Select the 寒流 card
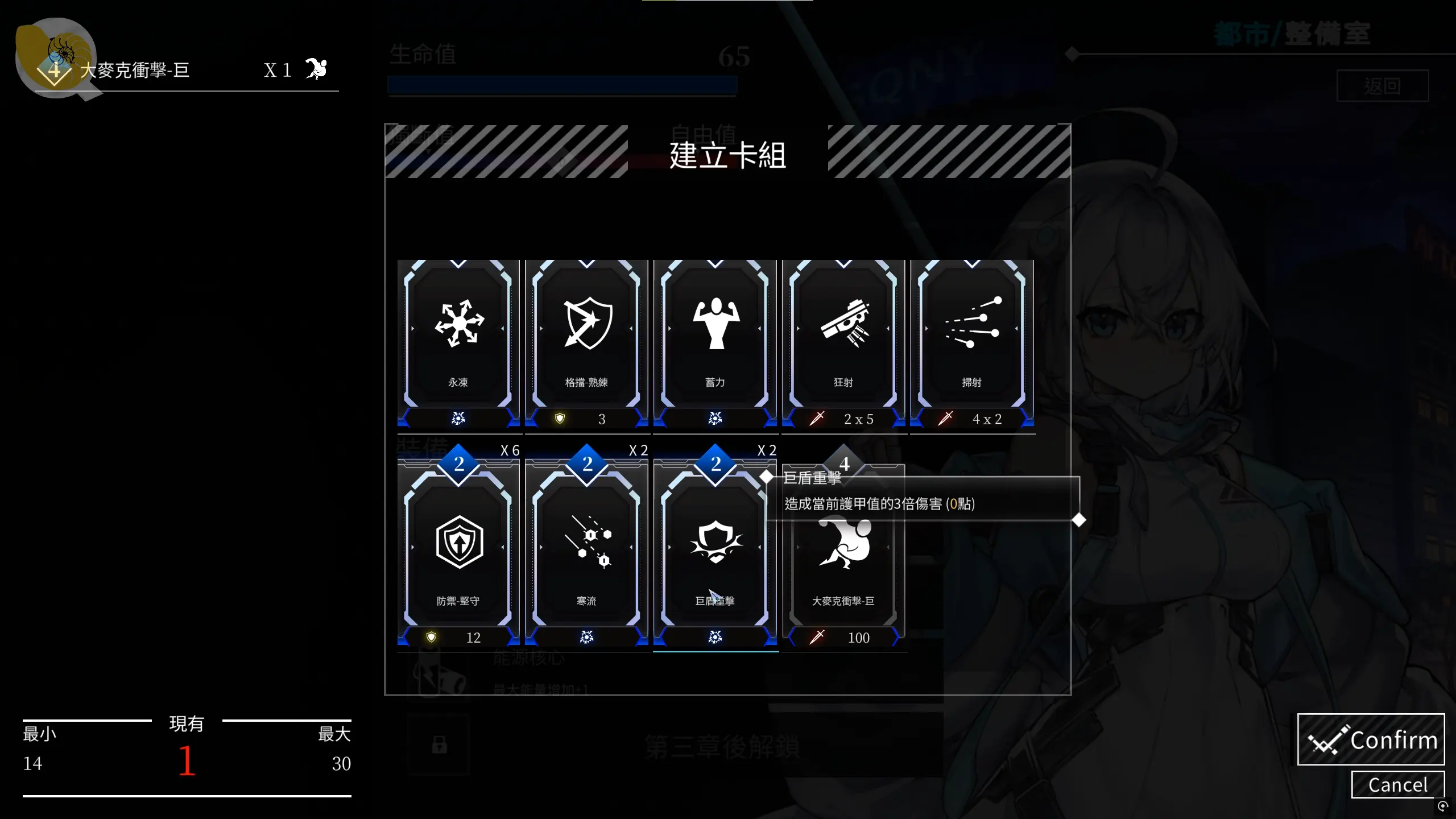Screen dimensions: 1456x819 tap(586, 557)
